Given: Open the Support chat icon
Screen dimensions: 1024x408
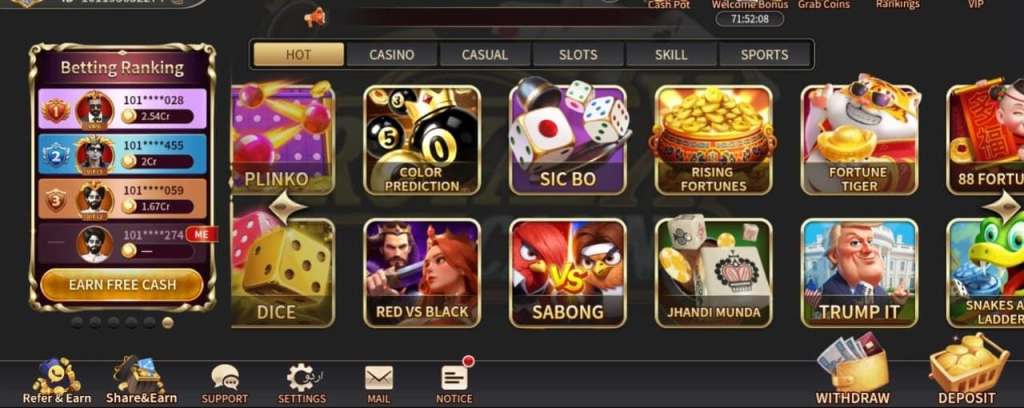Looking at the screenshot, I should pos(225,381).
